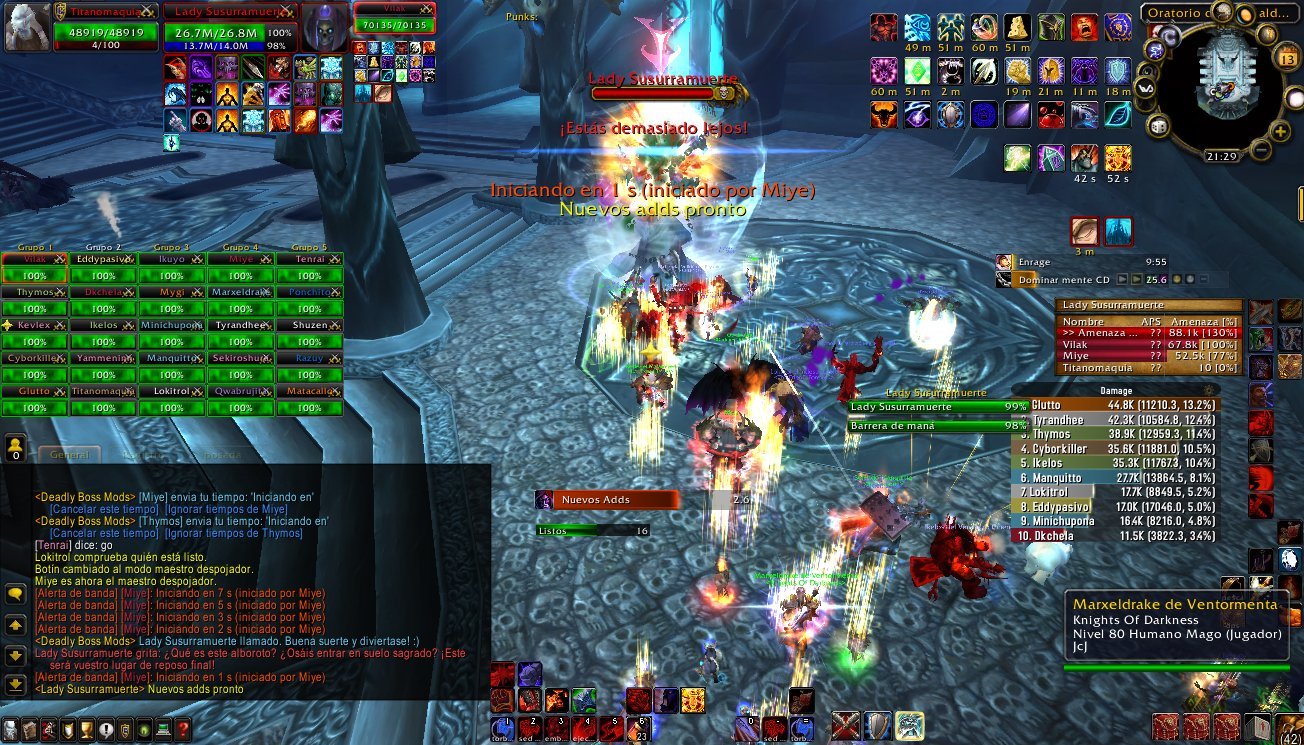Open the friends list button above chat
The height and width of the screenshot is (745, 1304).
16,447
